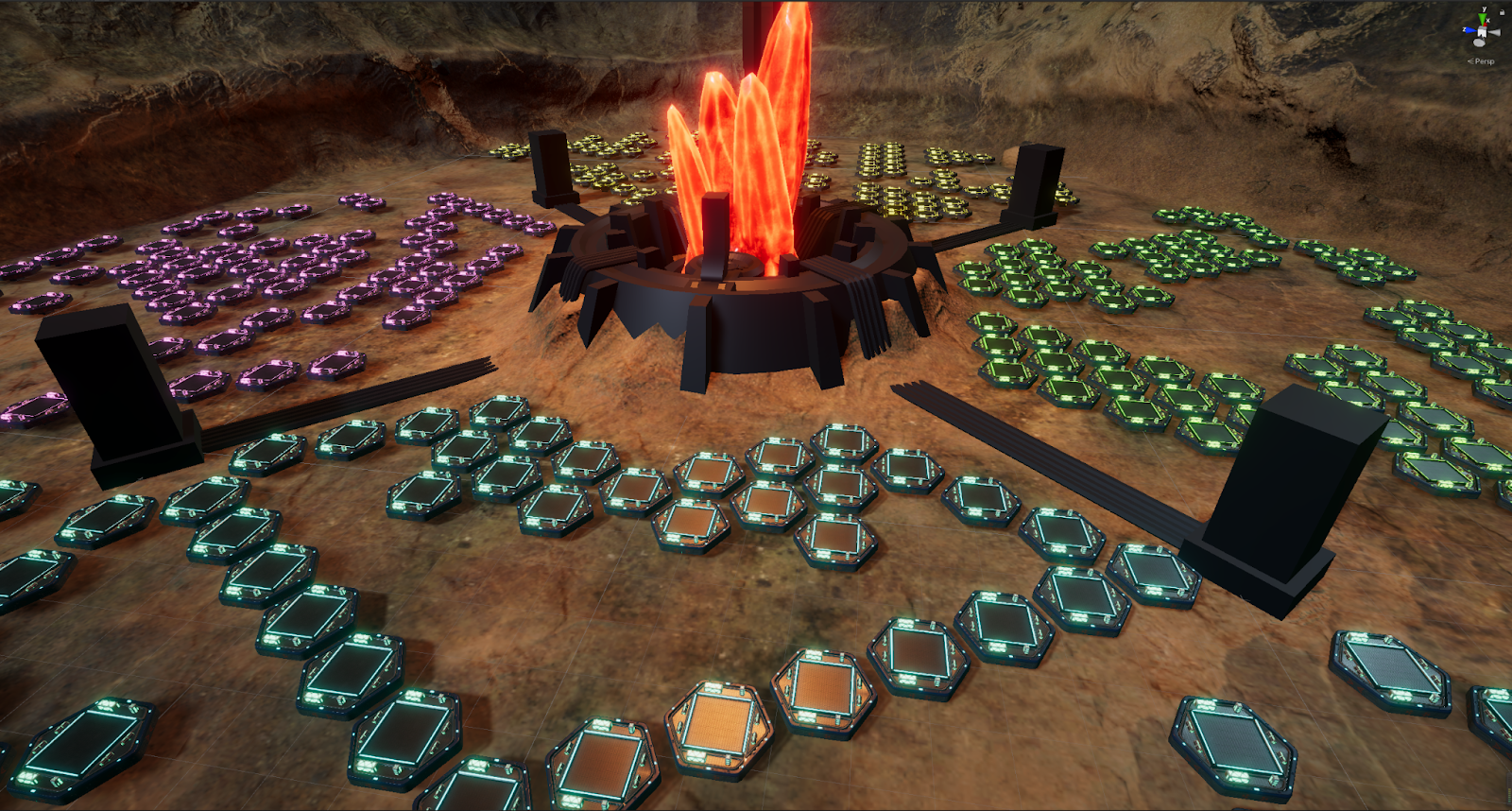Viewport: 1512px width, 811px height.
Task: Toggle the Persp projection label
Action: coord(1482,61)
